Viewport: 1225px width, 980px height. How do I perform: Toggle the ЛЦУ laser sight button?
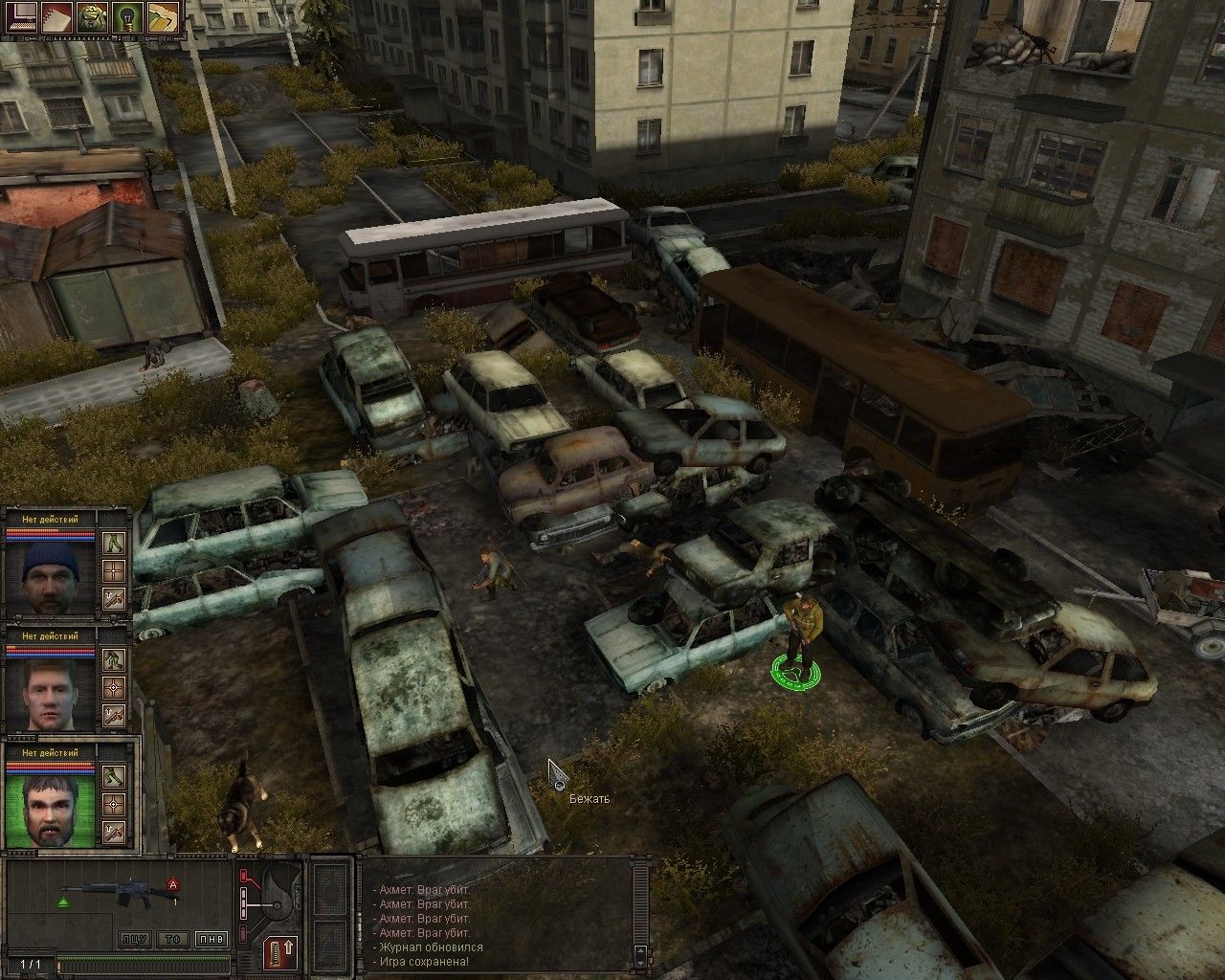pos(134,939)
